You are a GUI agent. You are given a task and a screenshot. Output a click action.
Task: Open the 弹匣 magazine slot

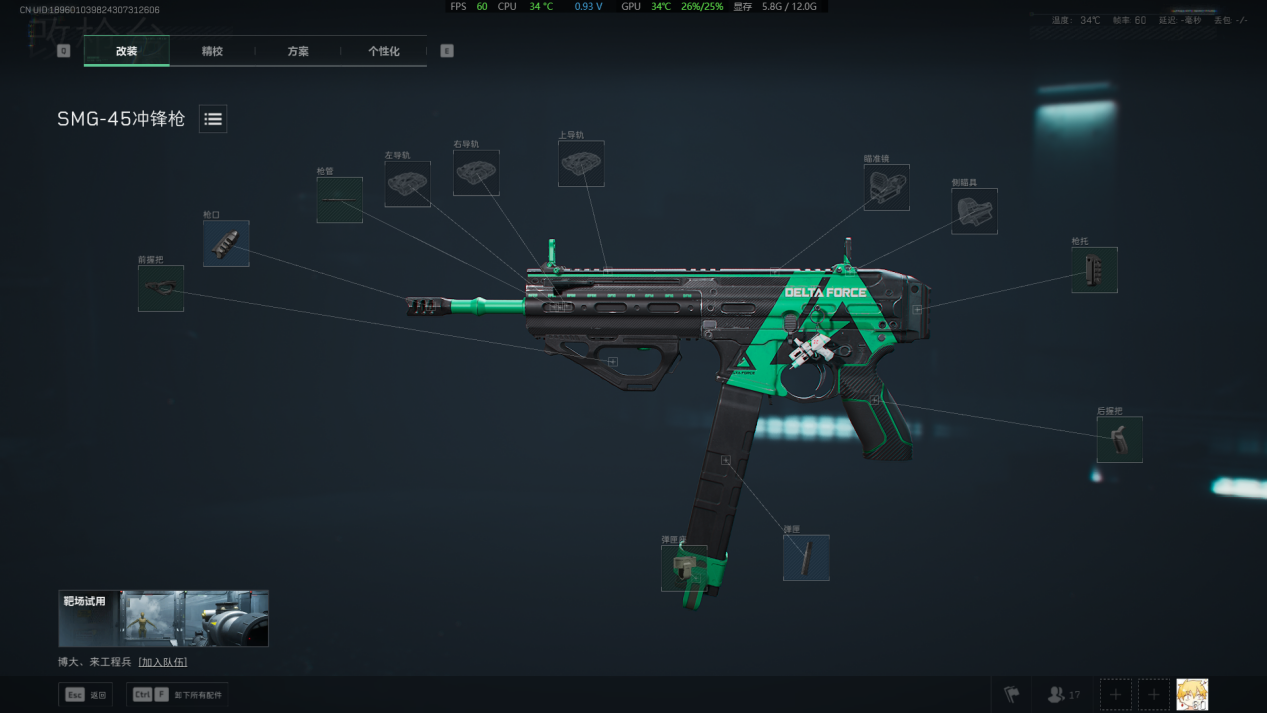click(806, 557)
